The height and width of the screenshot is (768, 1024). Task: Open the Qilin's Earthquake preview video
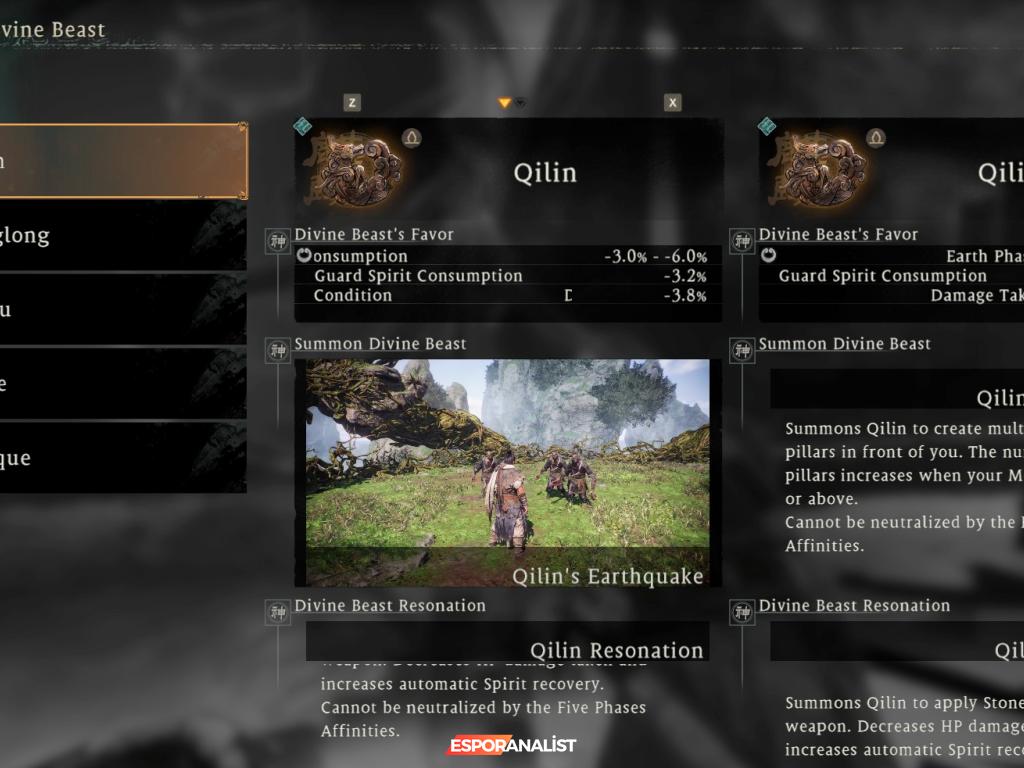pyautogui.click(x=507, y=472)
